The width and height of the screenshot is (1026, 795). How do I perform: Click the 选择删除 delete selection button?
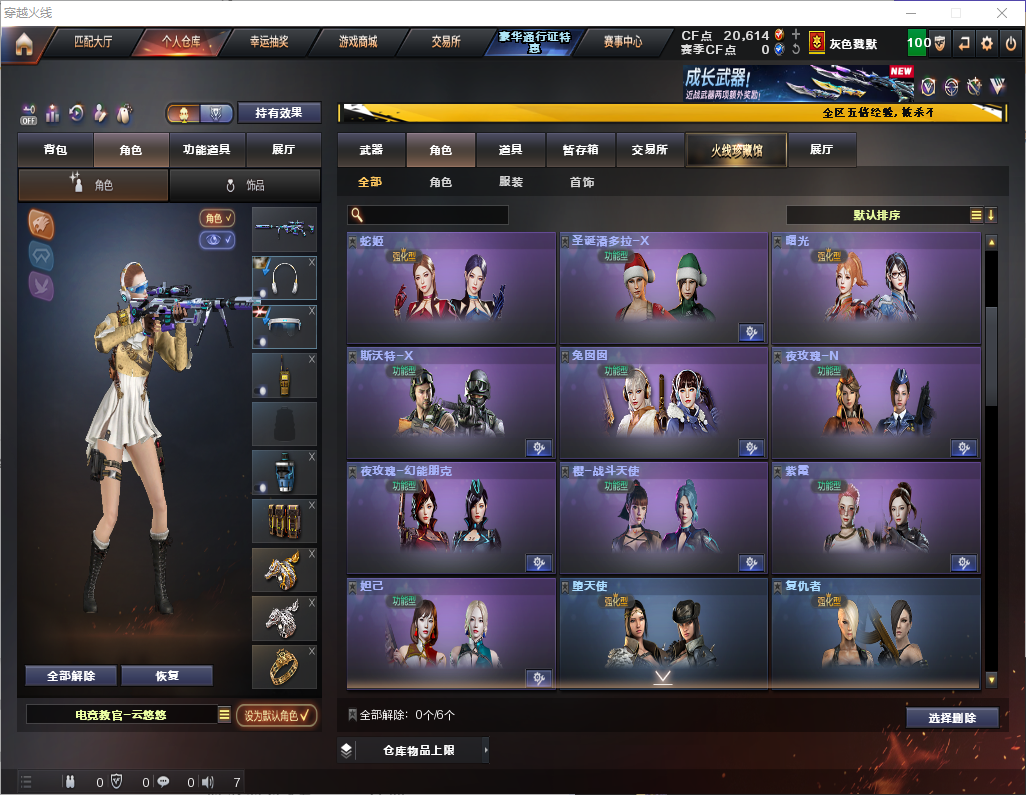click(952, 718)
